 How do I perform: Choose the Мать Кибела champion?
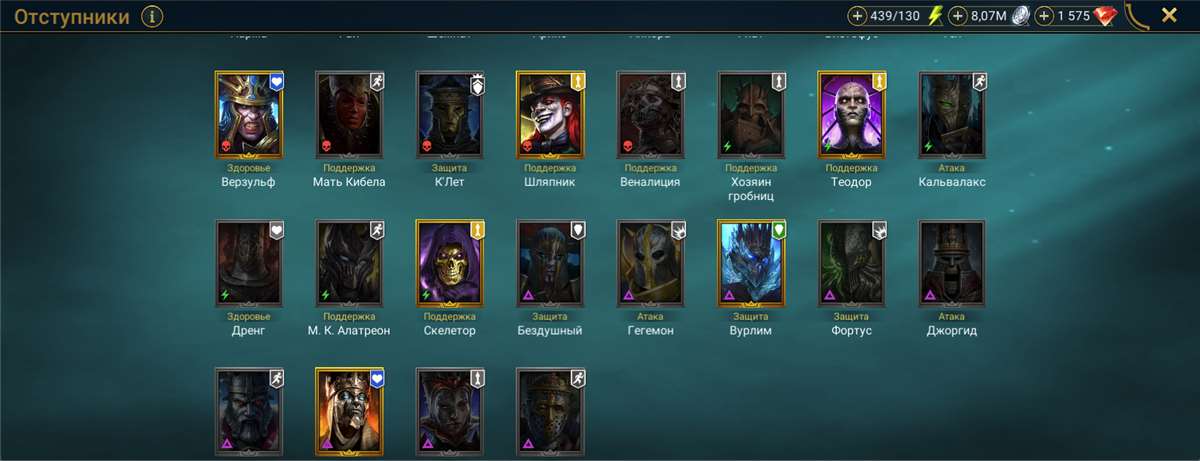[x=350, y=115]
